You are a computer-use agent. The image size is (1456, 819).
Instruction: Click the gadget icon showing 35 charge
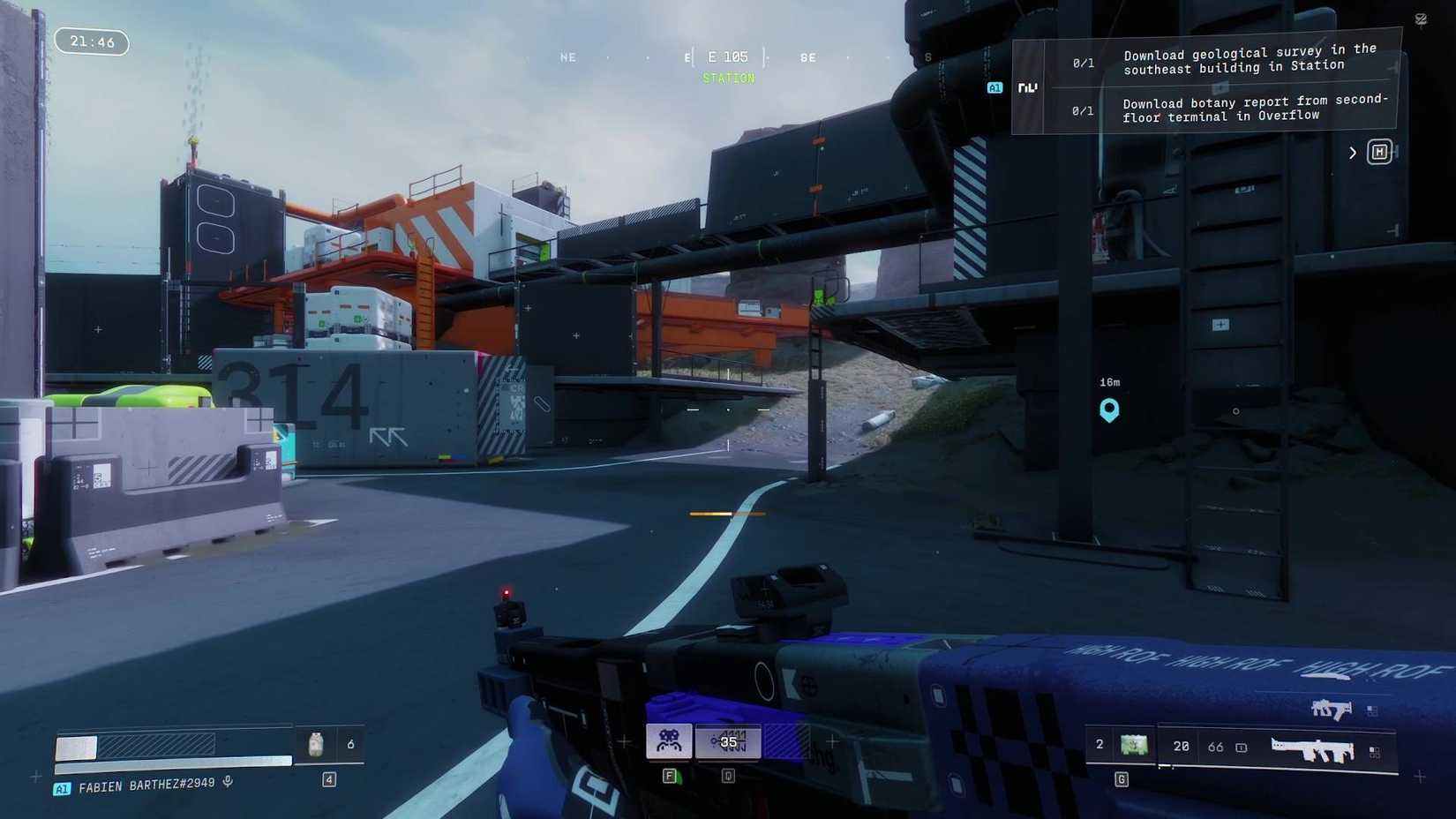coord(729,742)
